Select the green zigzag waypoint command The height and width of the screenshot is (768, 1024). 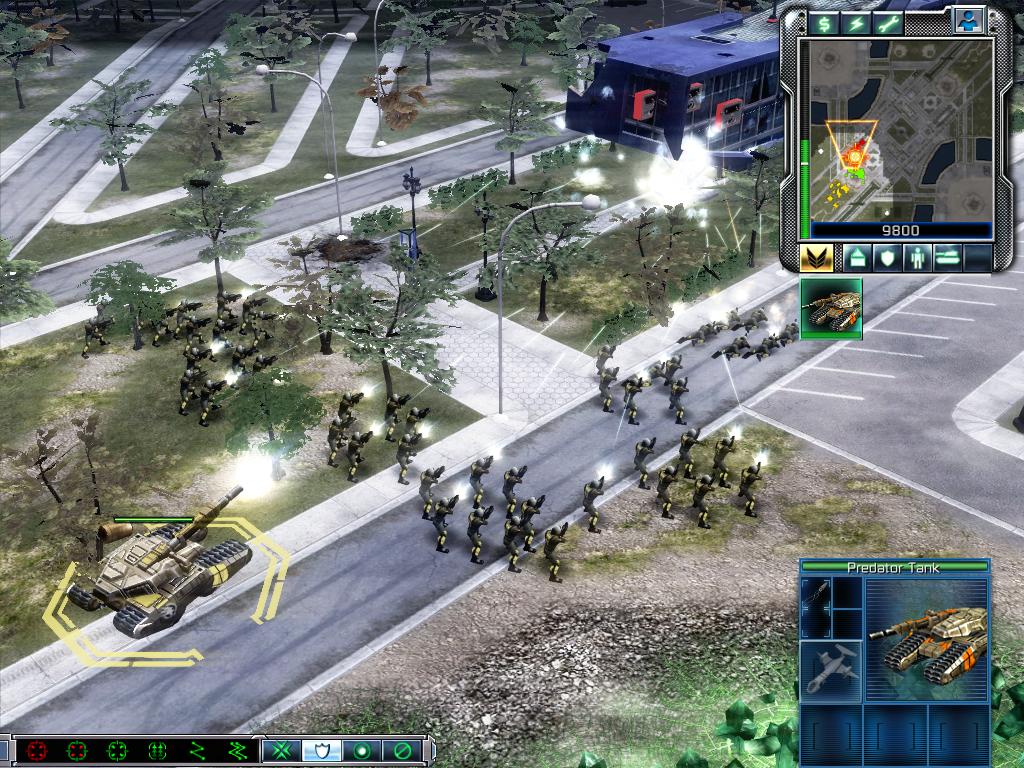(x=197, y=750)
